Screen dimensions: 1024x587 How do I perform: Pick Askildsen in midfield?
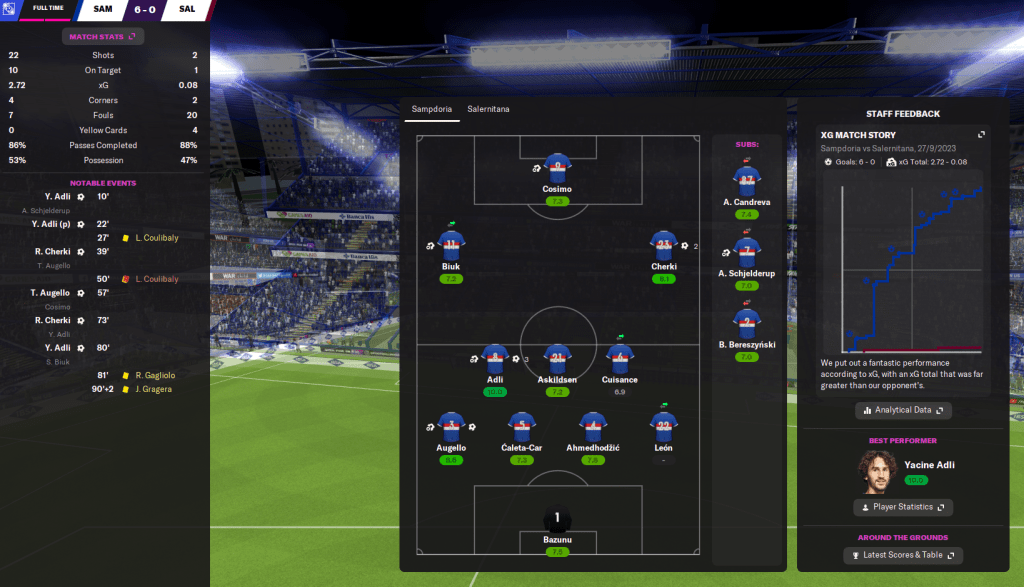pyautogui.click(x=557, y=358)
